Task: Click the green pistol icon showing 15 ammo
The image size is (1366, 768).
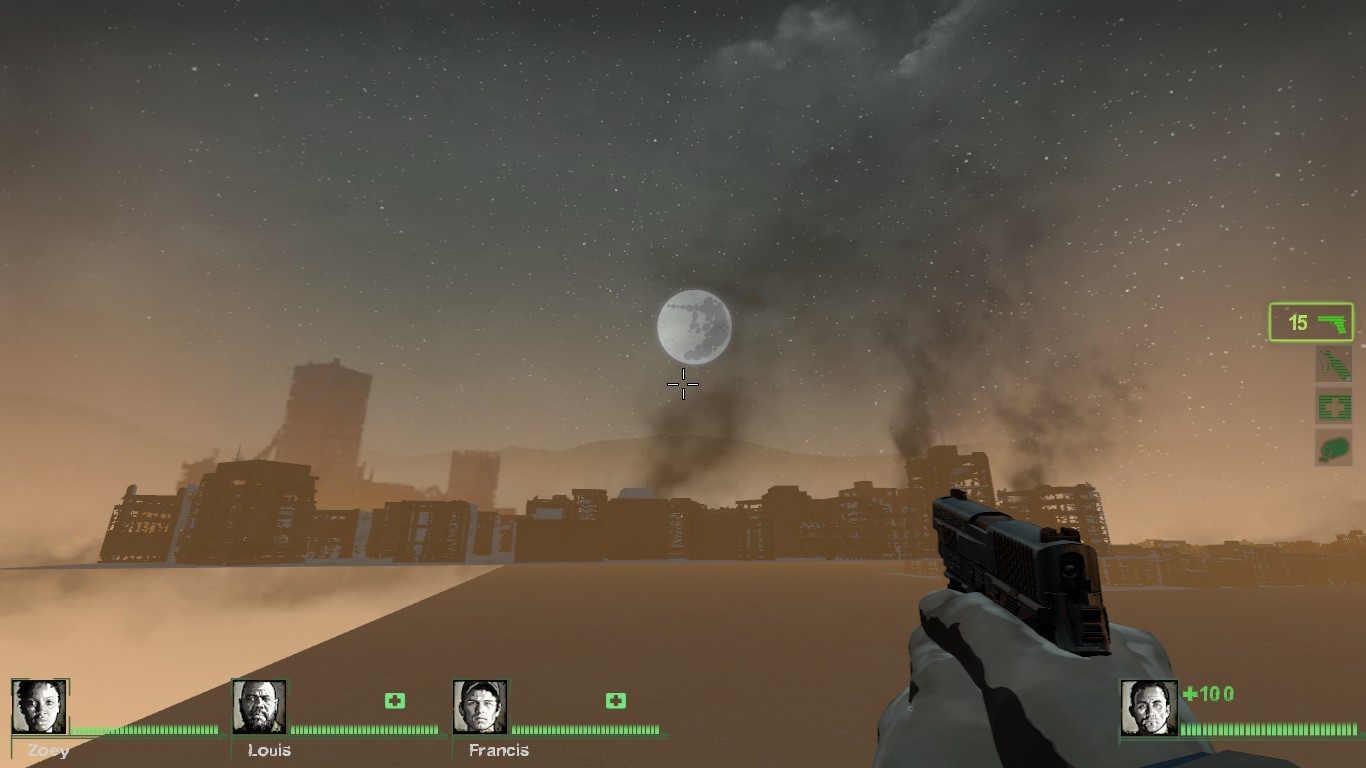Action: pos(1310,320)
